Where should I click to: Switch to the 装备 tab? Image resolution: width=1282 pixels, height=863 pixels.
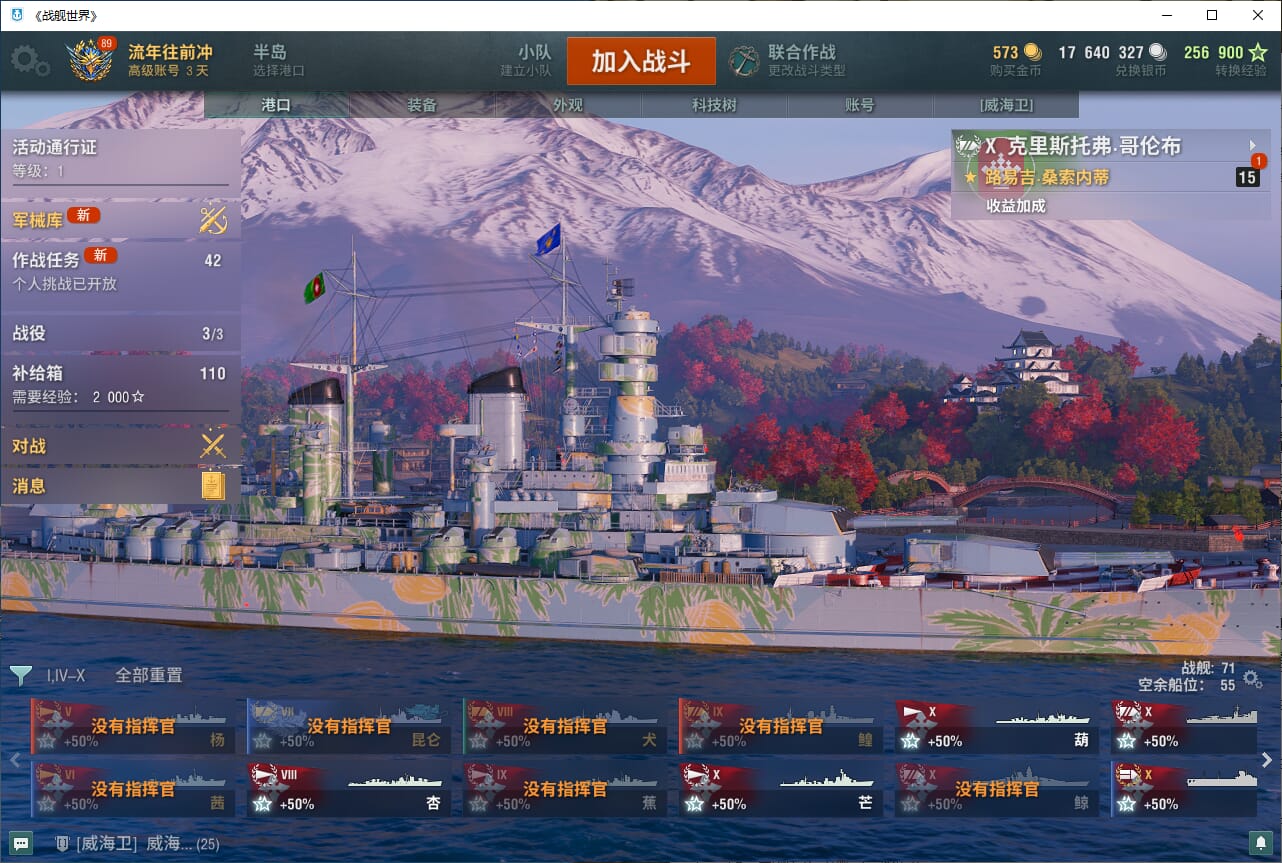[422, 105]
